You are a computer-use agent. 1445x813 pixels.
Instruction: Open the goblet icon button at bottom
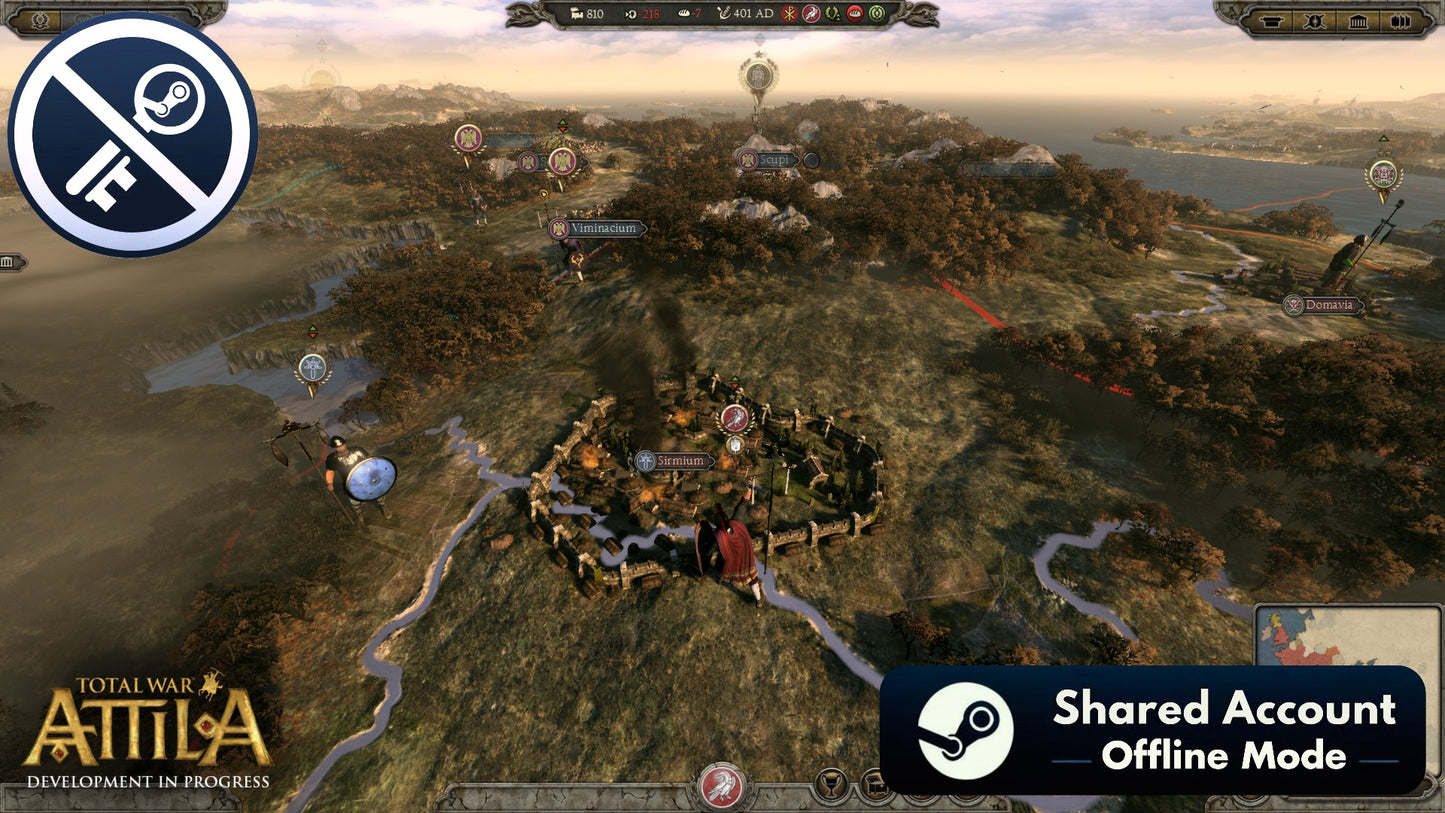tap(830, 785)
